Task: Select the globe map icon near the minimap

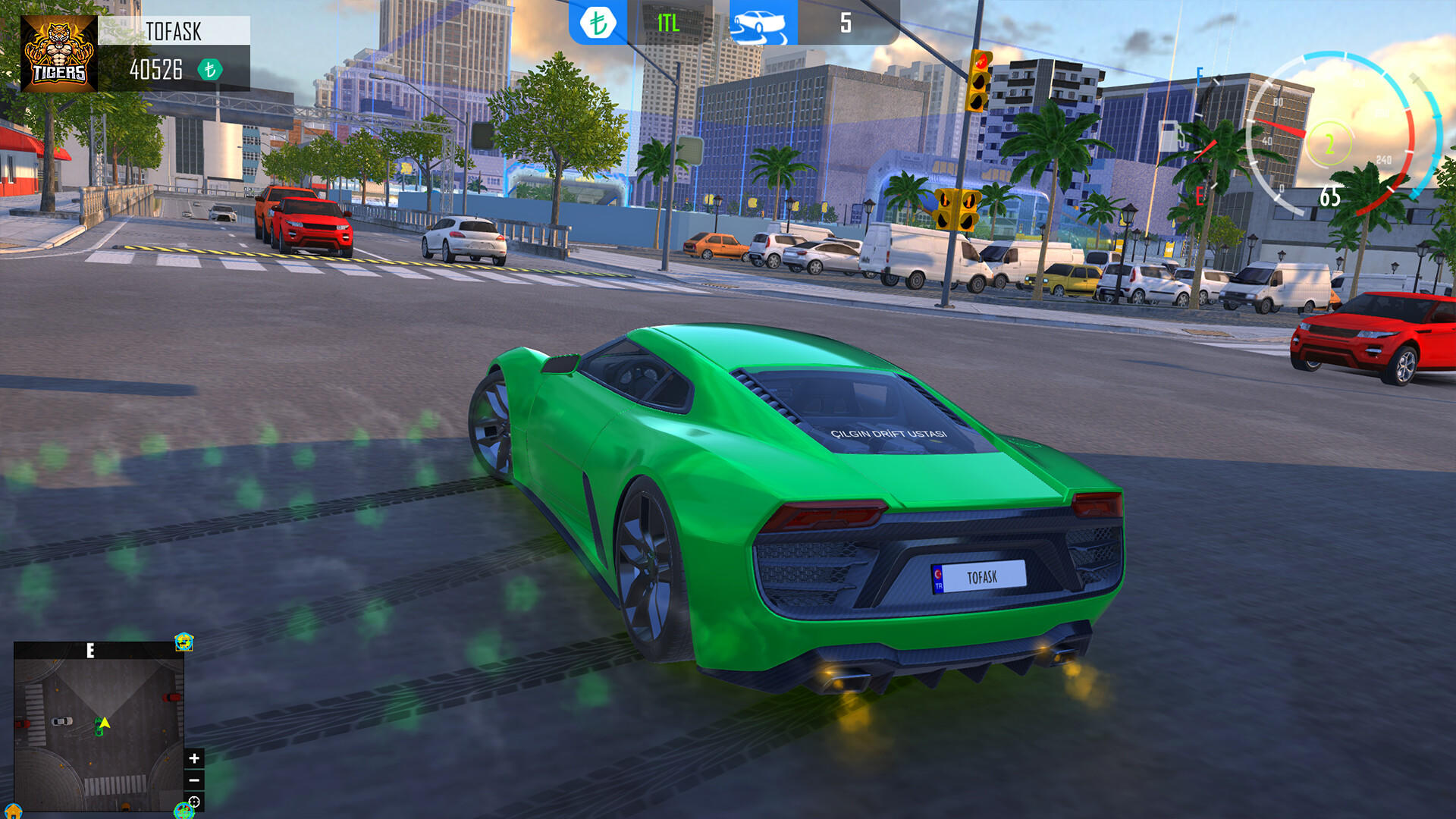Action: pos(184,811)
